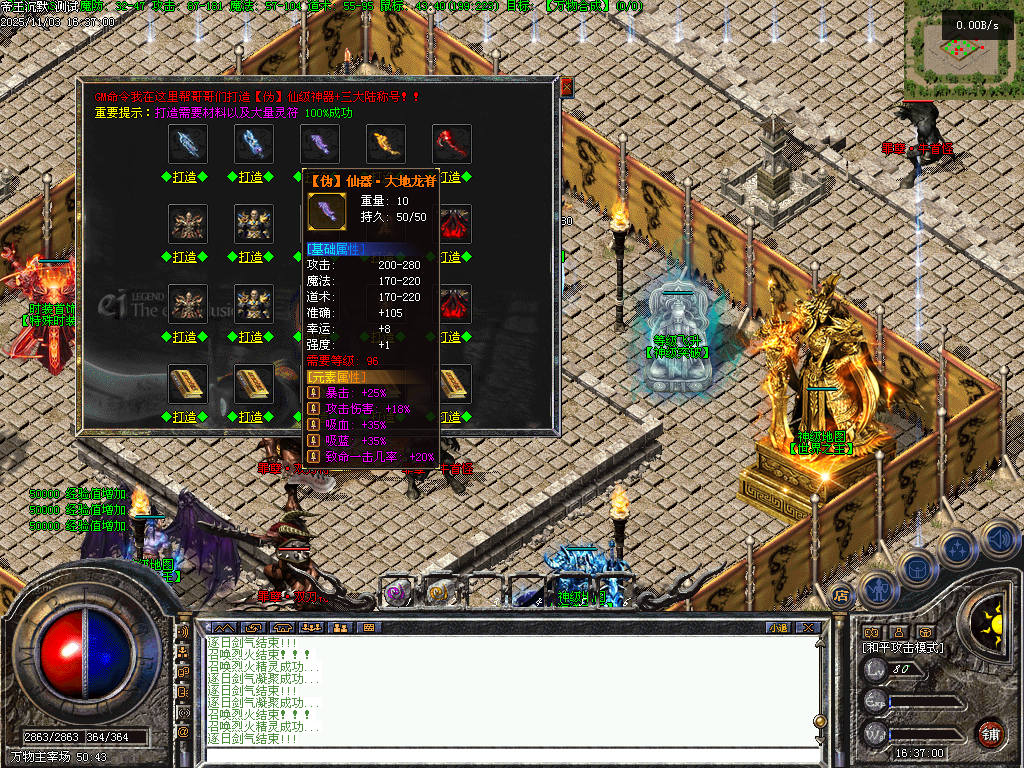Click the 小退 logout button

[778, 627]
